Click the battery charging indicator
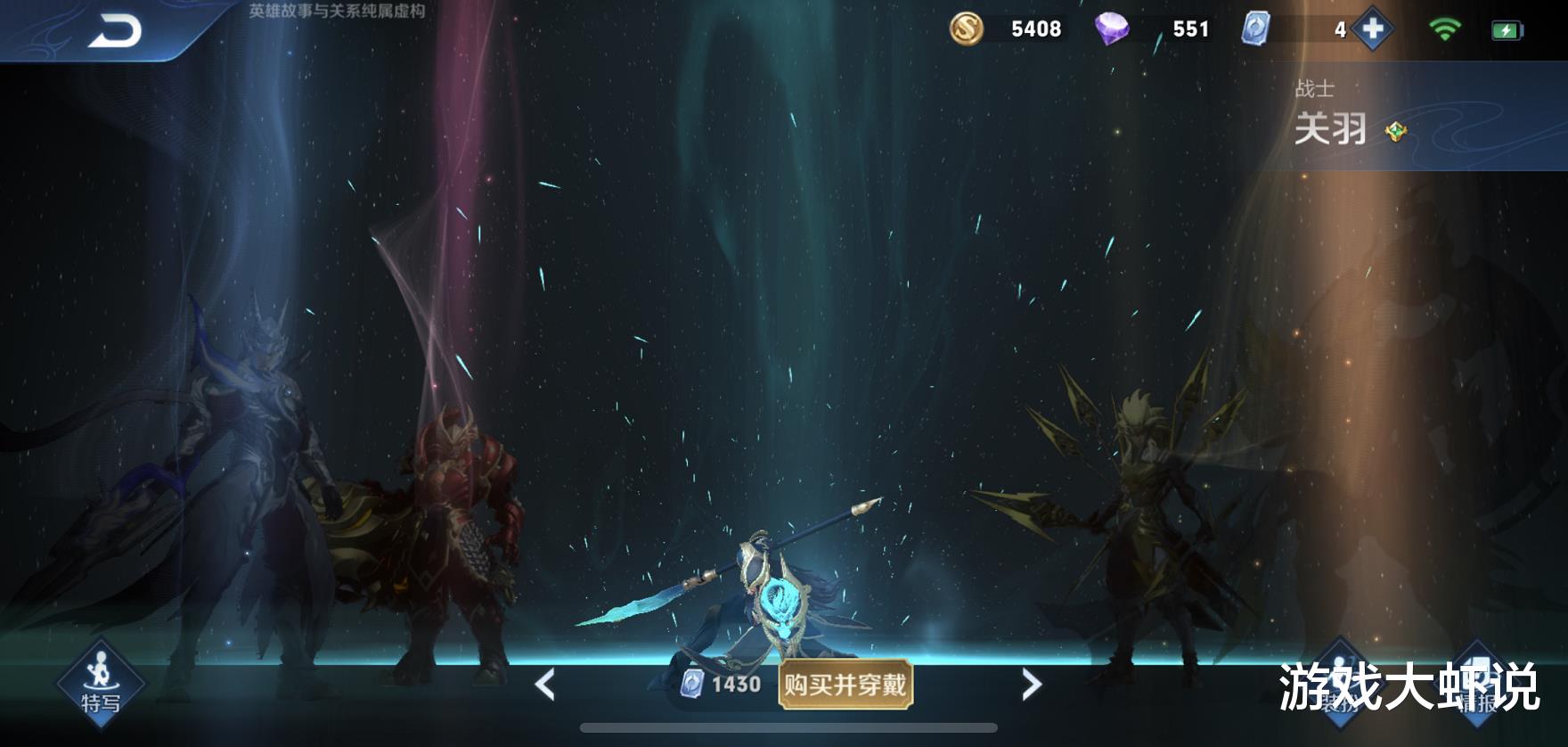The image size is (1568, 747). click(x=1507, y=29)
